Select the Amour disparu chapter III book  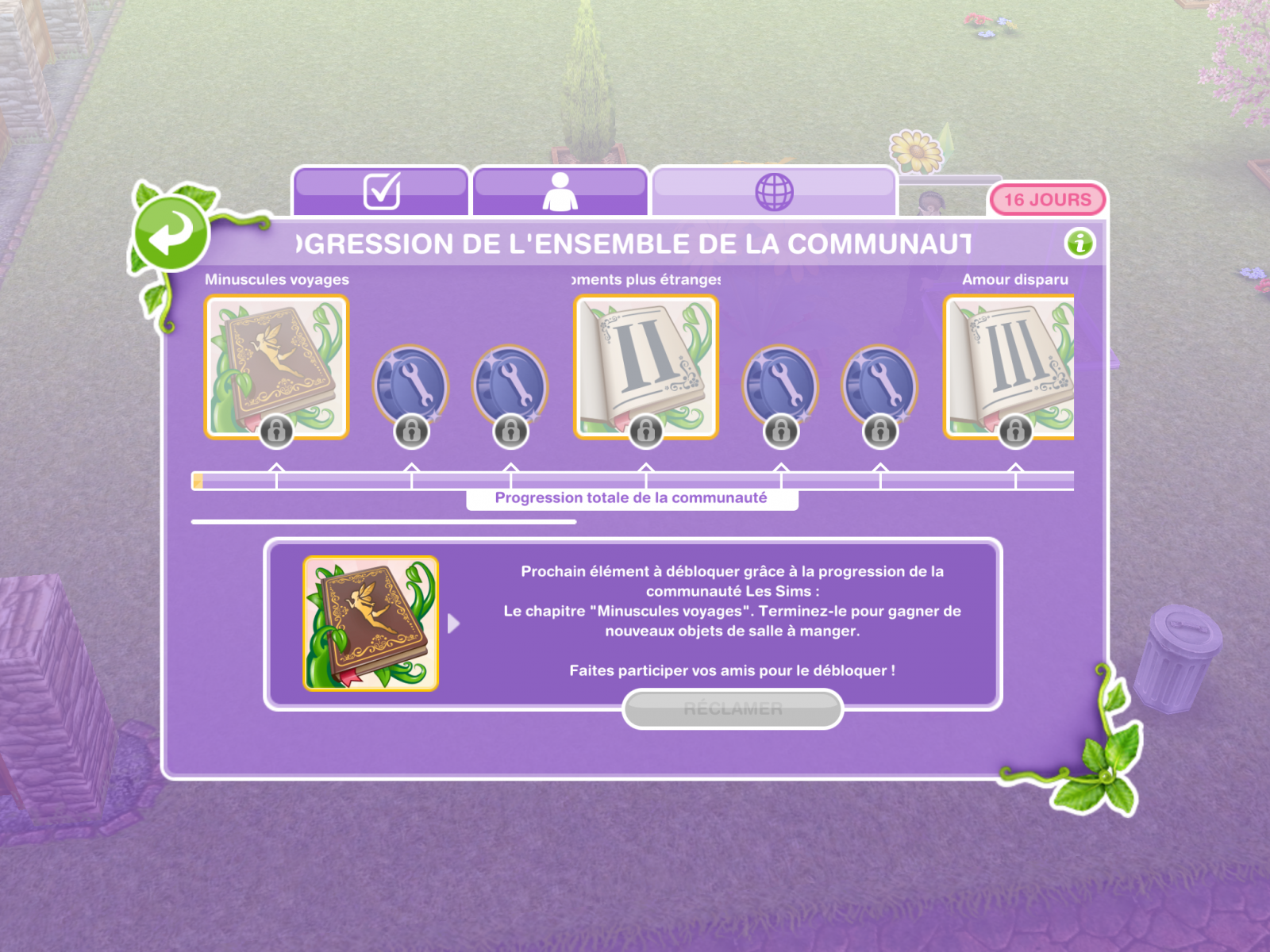[x=1010, y=367]
